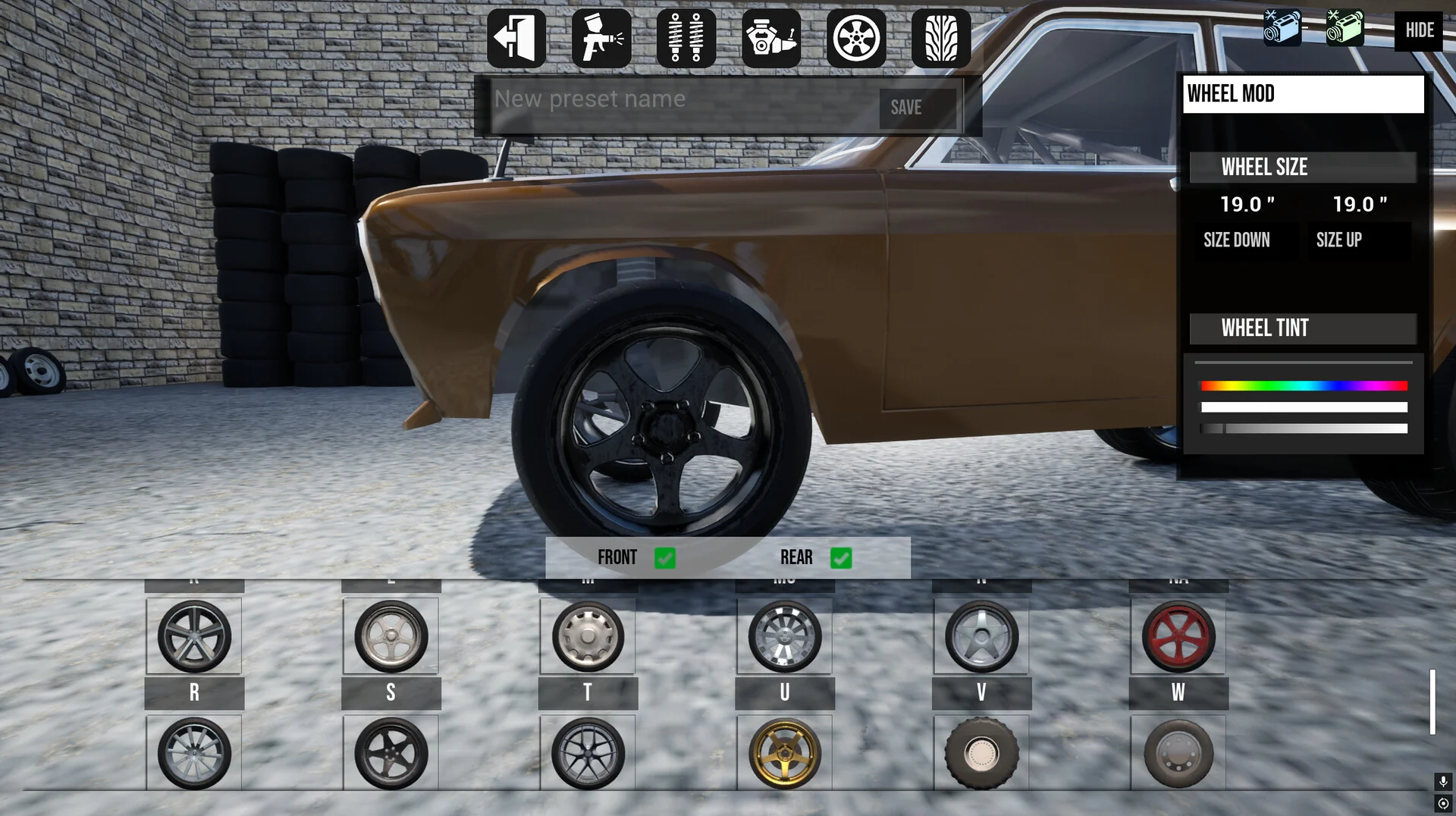The image size is (1456, 816).
Task: Select the red five-spoke wheel
Action: [x=1178, y=636]
